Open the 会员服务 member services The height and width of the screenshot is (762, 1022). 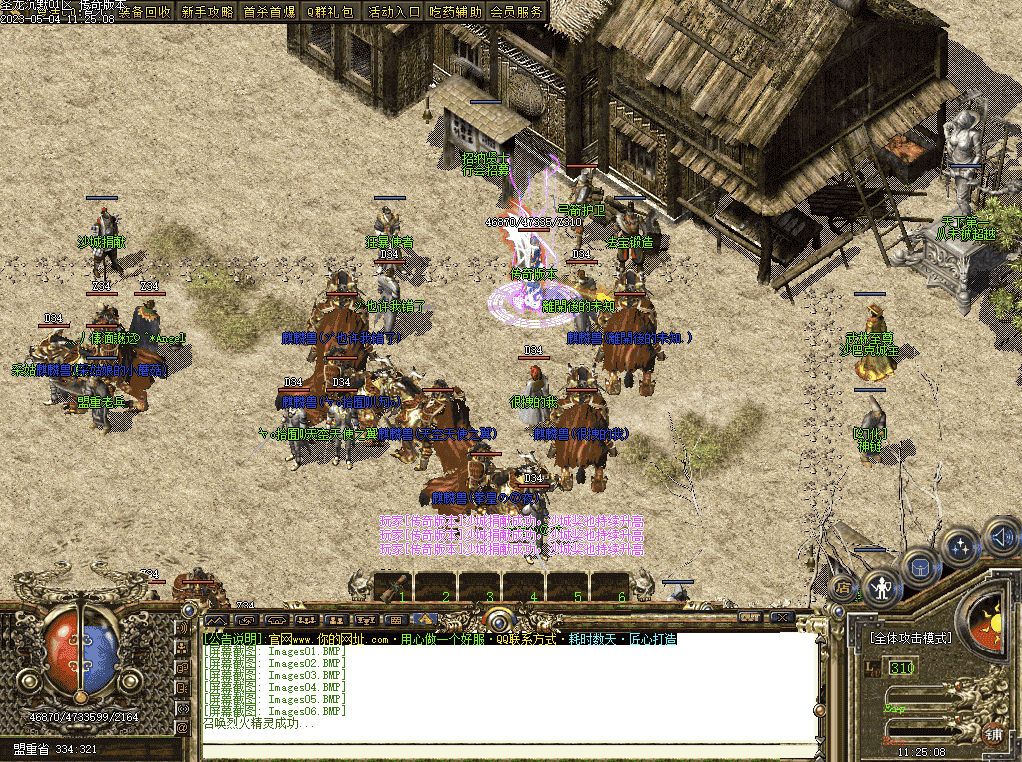(x=517, y=12)
